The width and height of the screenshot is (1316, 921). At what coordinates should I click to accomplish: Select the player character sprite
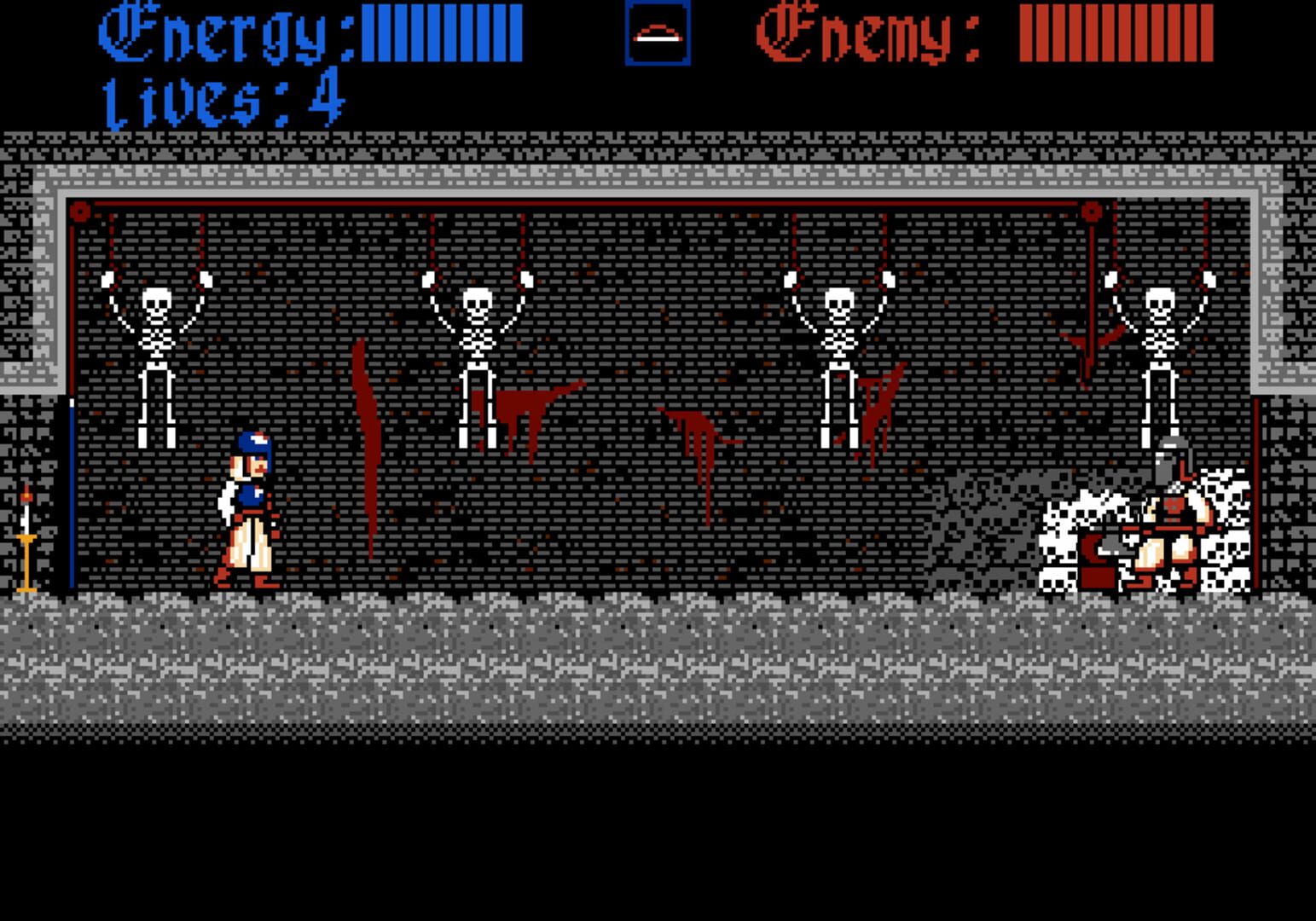pyautogui.click(x=247, y=512)
